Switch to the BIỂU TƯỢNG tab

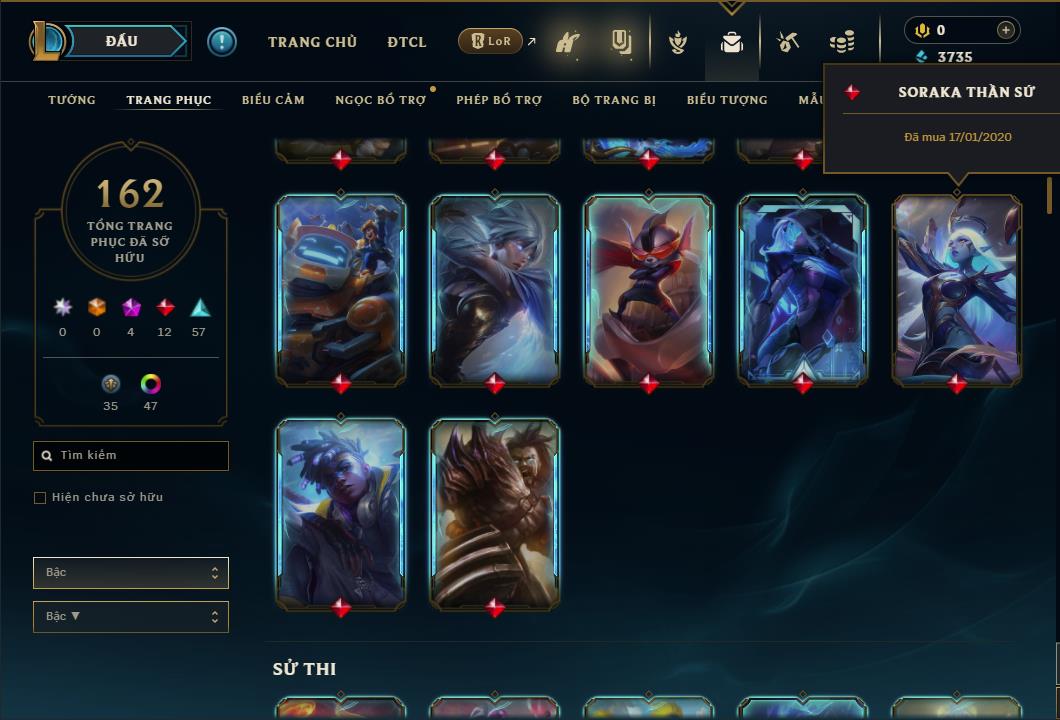pyautogui.click(x=727, y=100)
